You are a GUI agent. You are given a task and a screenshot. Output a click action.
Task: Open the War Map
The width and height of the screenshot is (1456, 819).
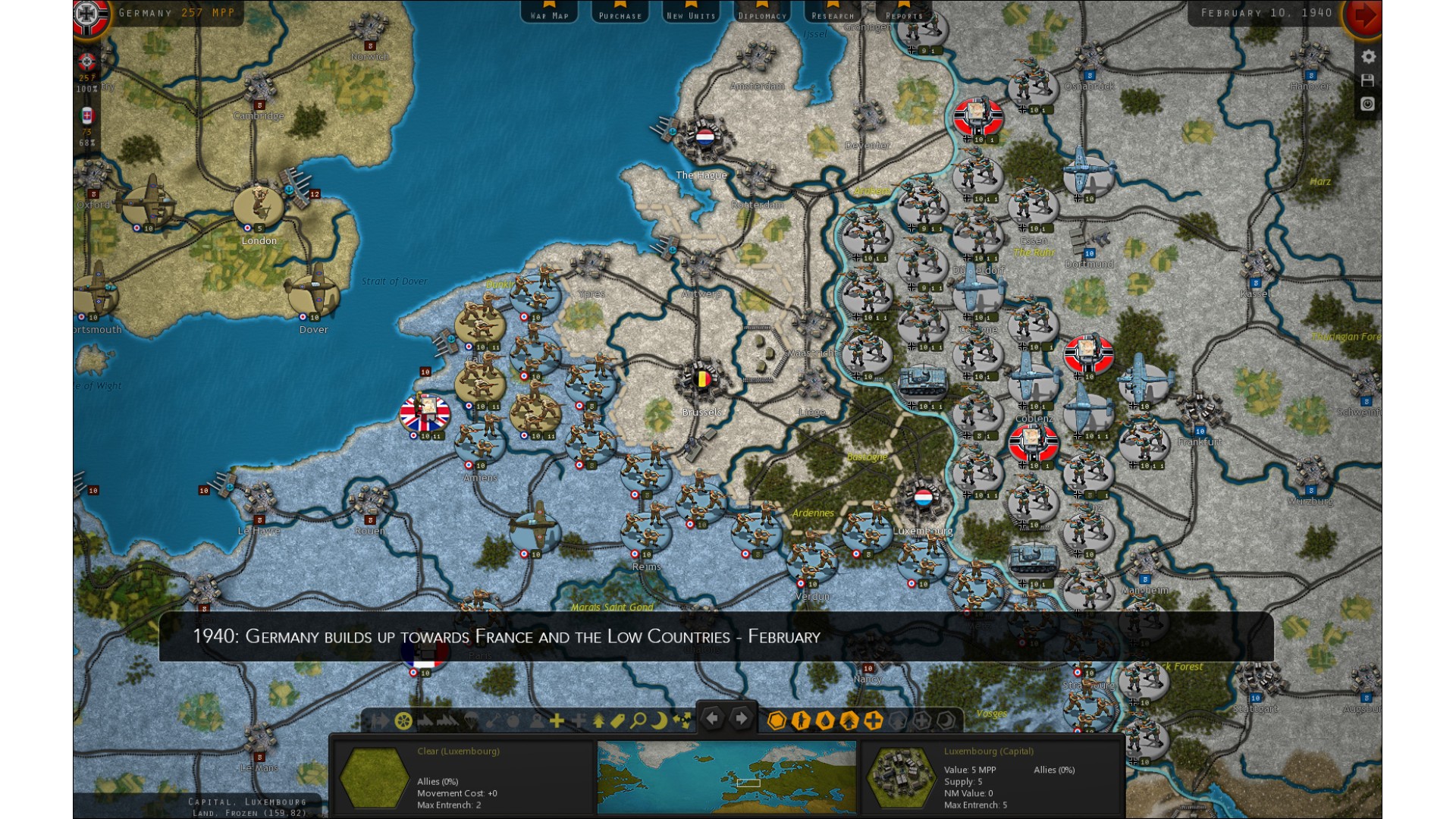click(549, 13)
